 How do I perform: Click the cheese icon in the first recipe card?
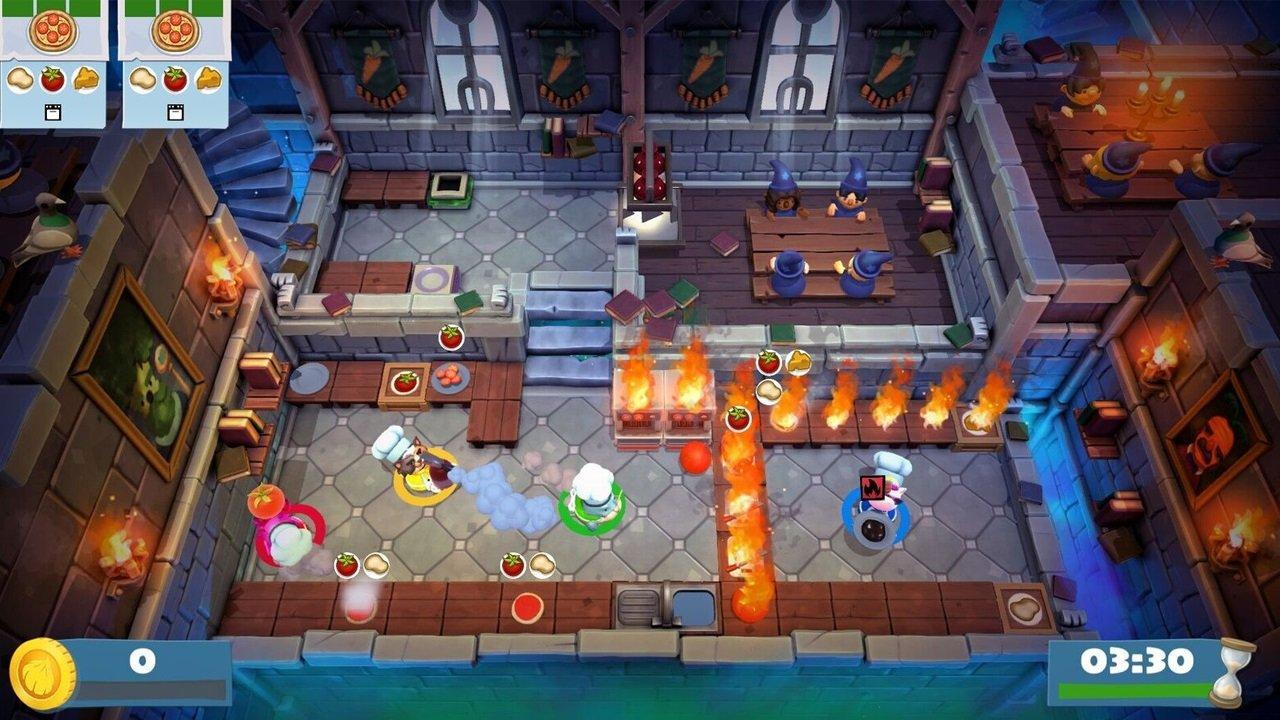click(x=86, y=79)
